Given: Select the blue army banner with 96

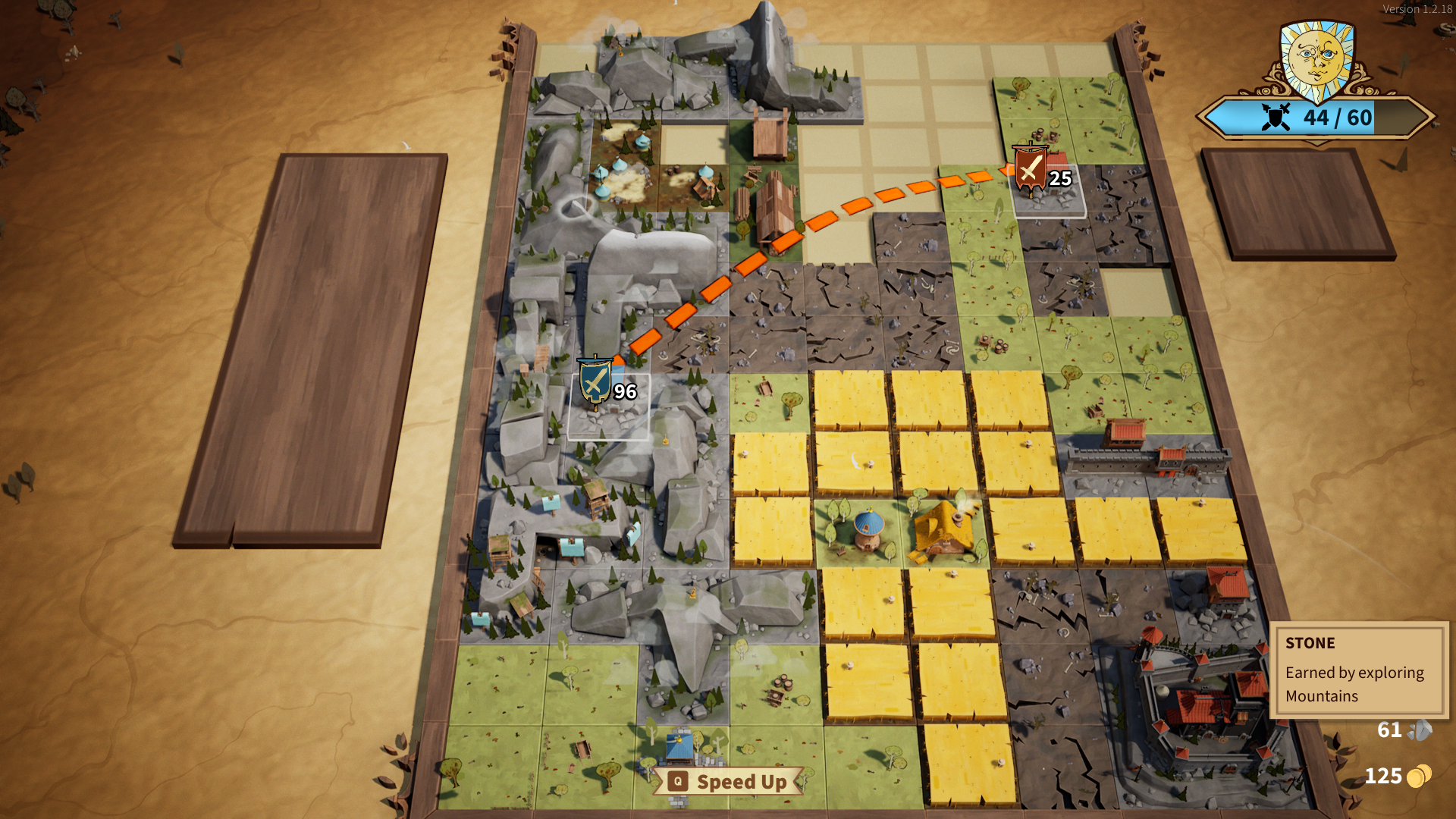Looking at the screenshot, I should tap(595, 381).
